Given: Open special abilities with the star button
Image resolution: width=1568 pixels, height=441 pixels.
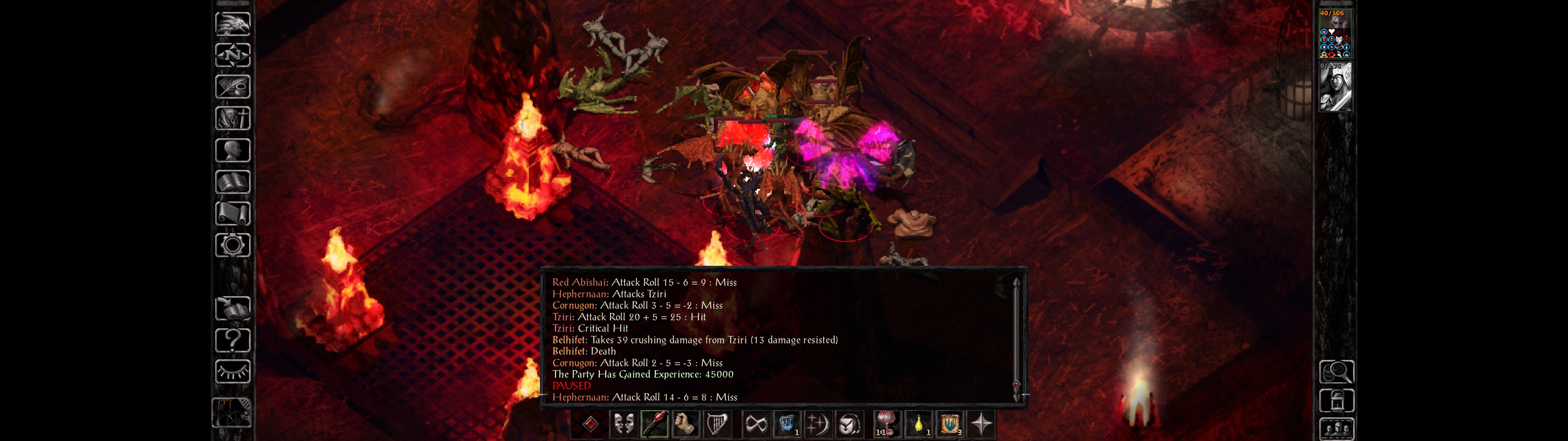Looking at the screenshot, I should click(x=981, y=424).
